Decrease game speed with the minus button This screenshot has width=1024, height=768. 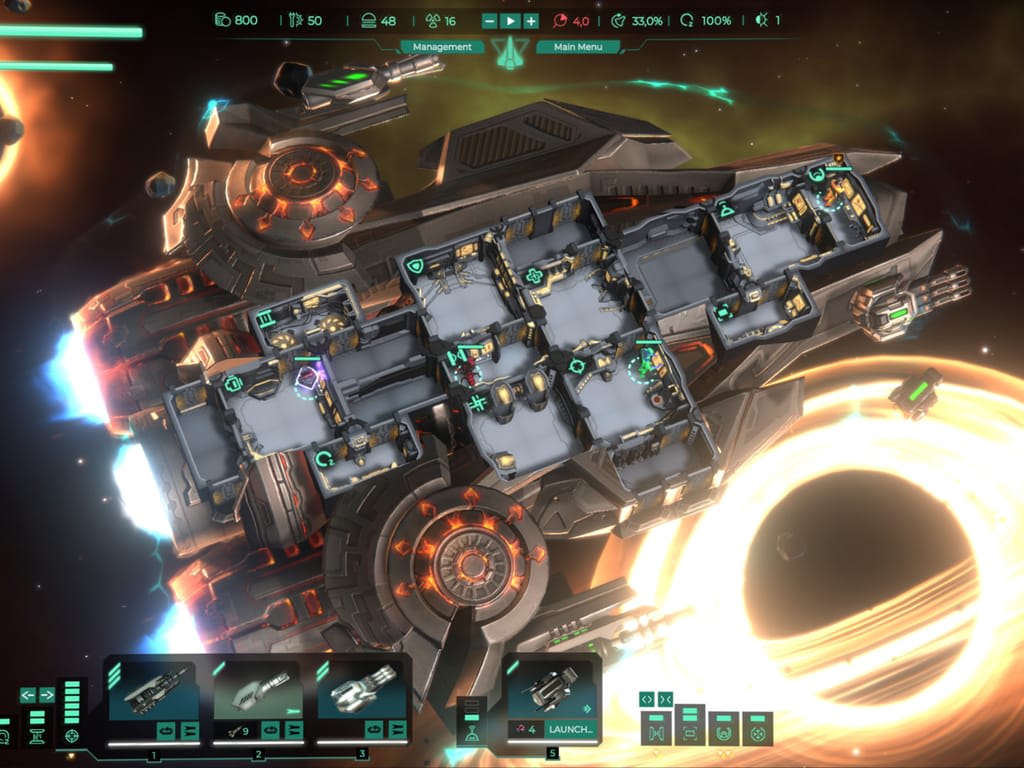point(489,21)
